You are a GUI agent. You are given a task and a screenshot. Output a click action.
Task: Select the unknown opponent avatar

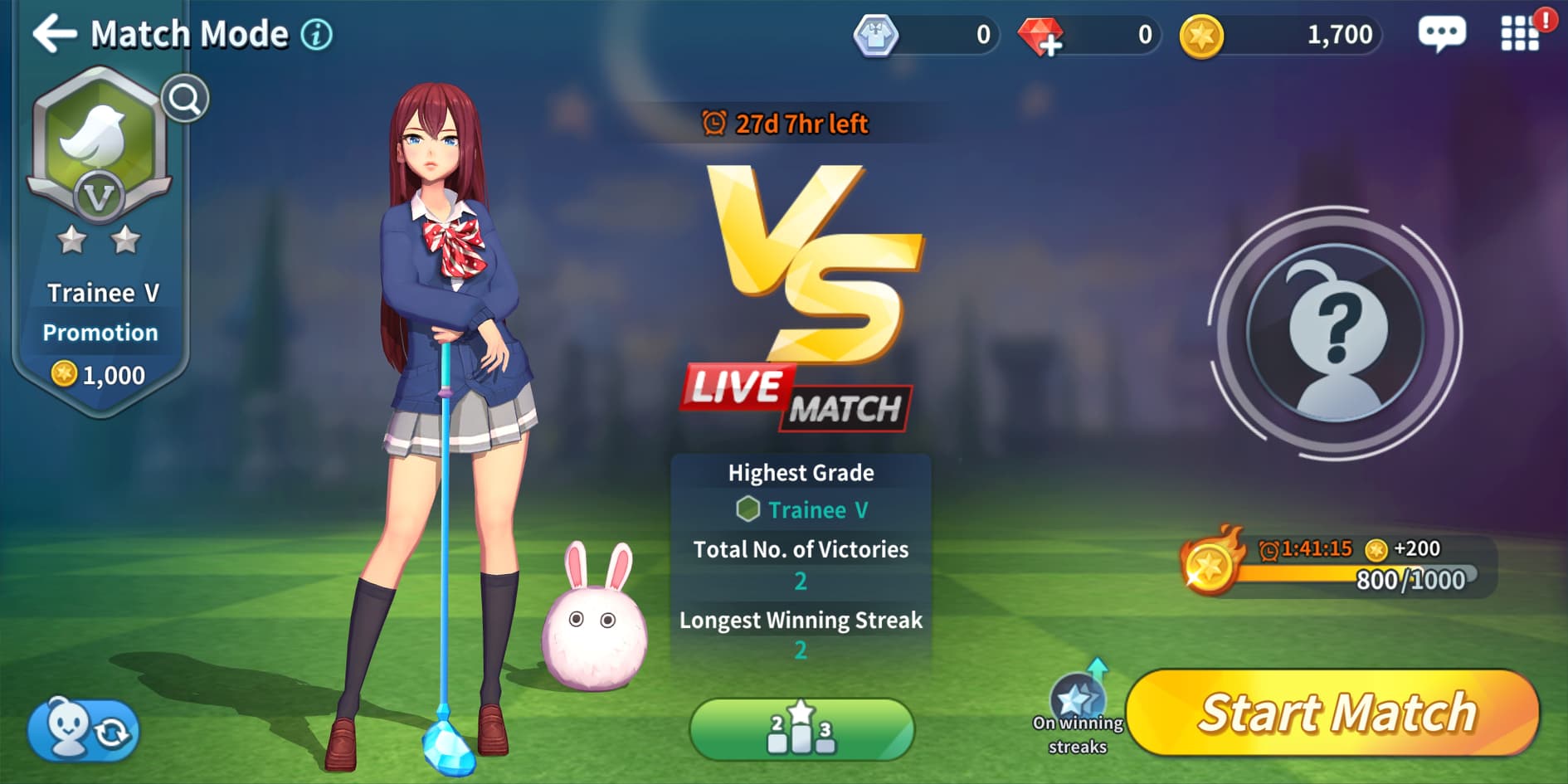point(1335,334)
